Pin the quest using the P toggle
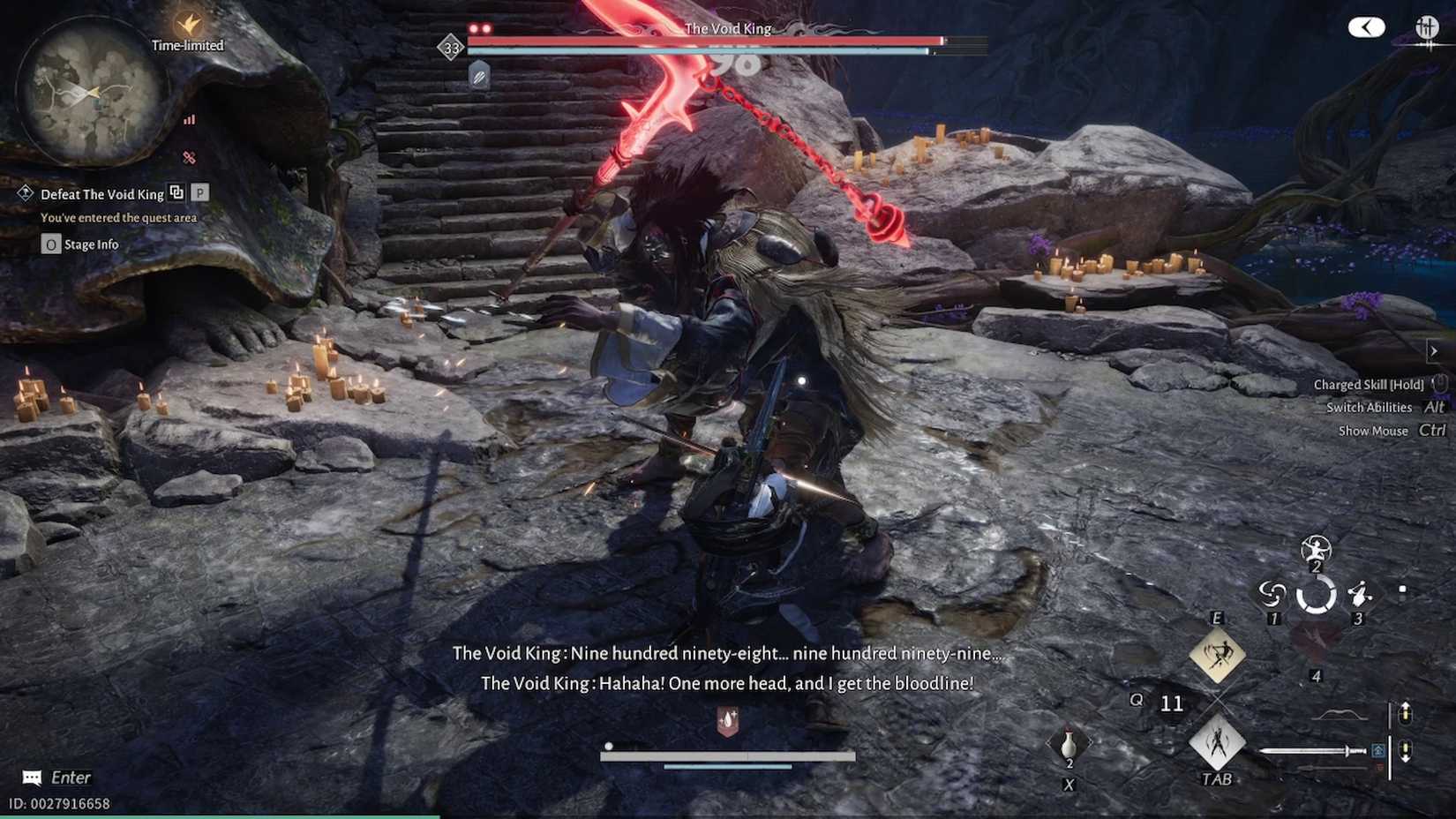The image size is (1456, 819). tap(201, 193)
